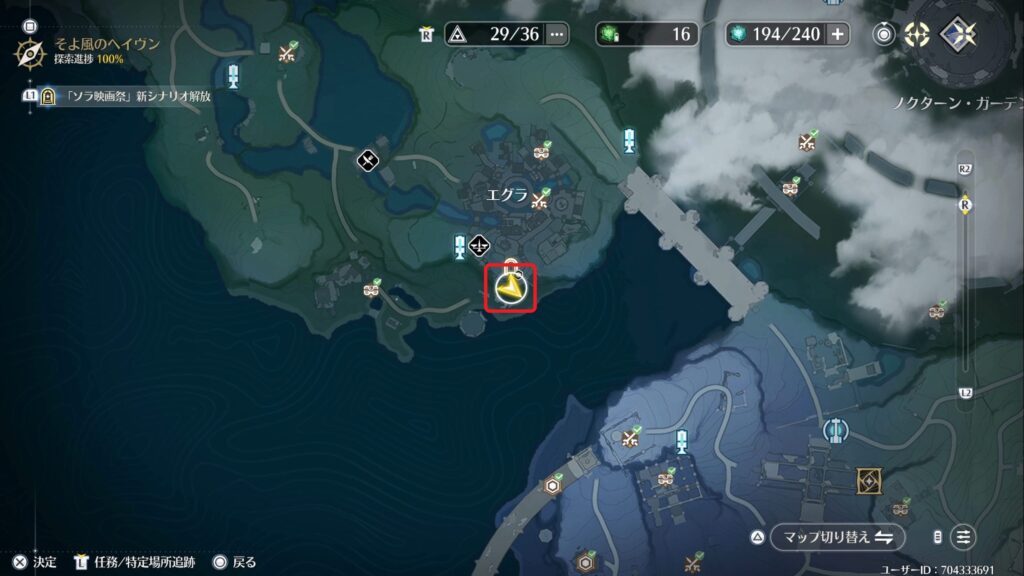This screenshot has width=1024, height=576.
Task: Open the map filter settings button
Action: click(x=963, y=537)
